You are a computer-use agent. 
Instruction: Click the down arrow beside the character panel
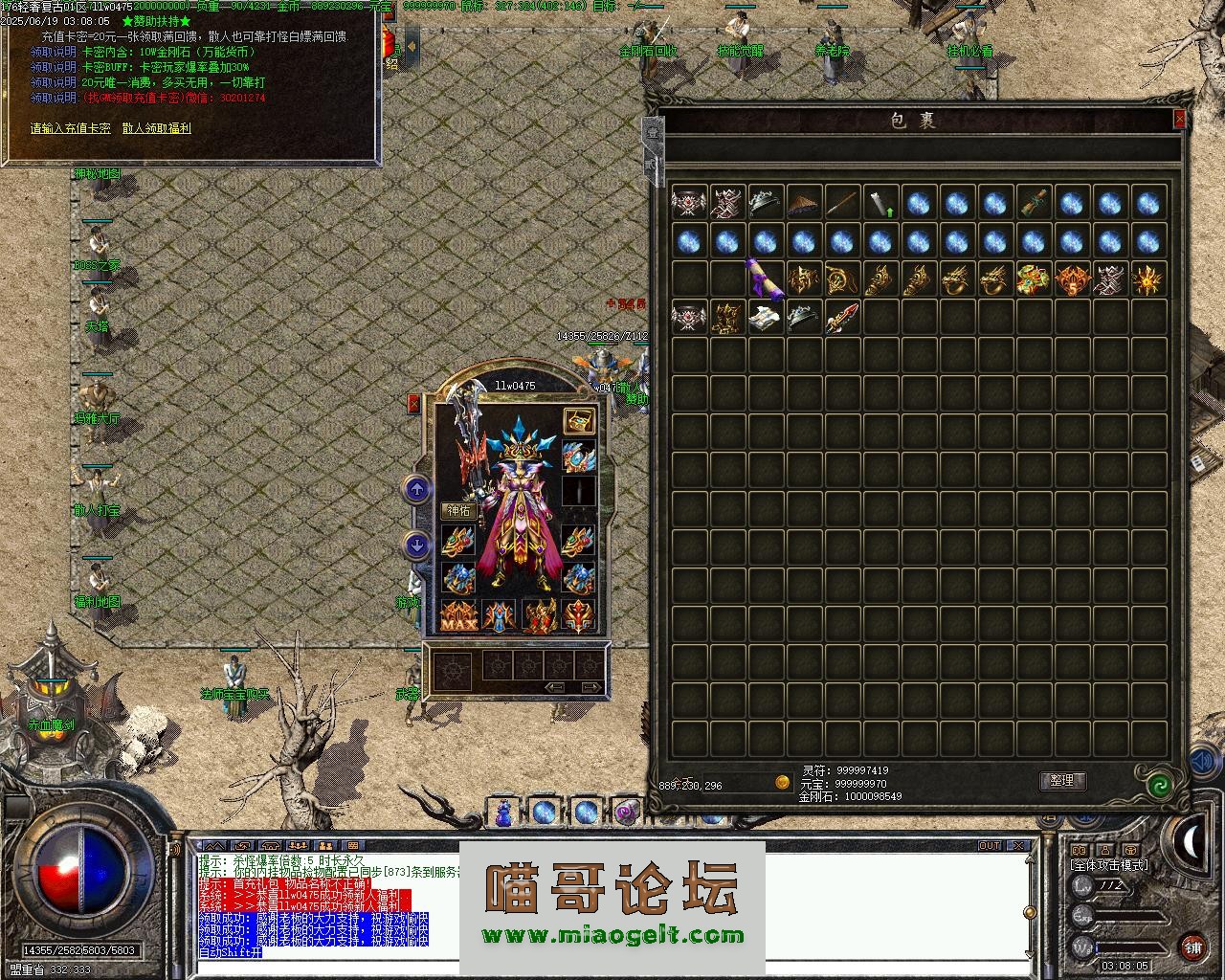416,545
